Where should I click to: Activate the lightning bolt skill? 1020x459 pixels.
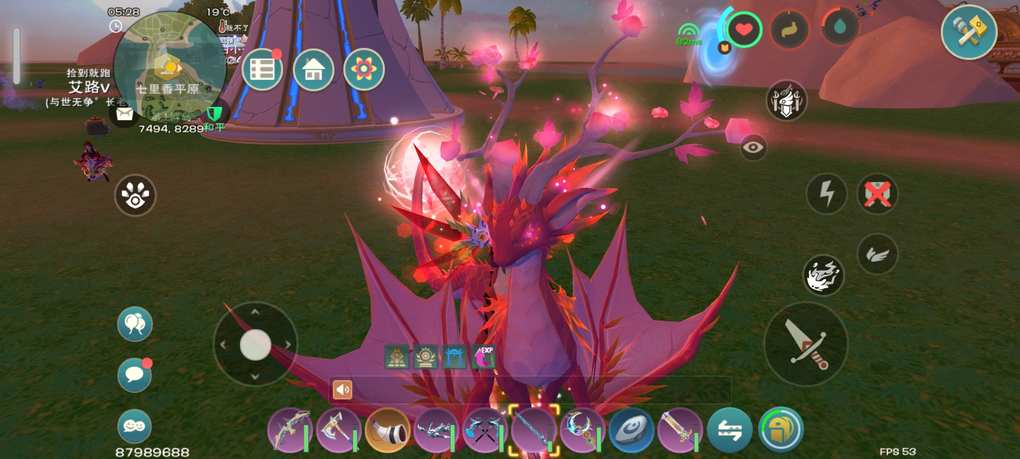point(826,194)
